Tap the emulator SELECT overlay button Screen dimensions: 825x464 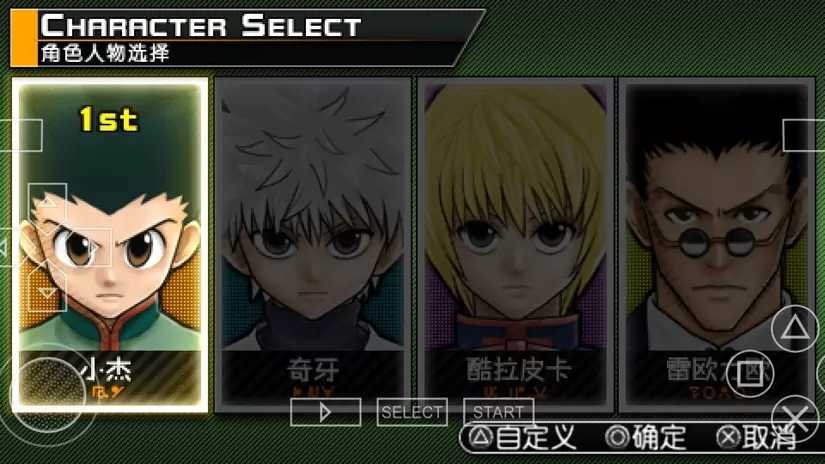[412, 412]
